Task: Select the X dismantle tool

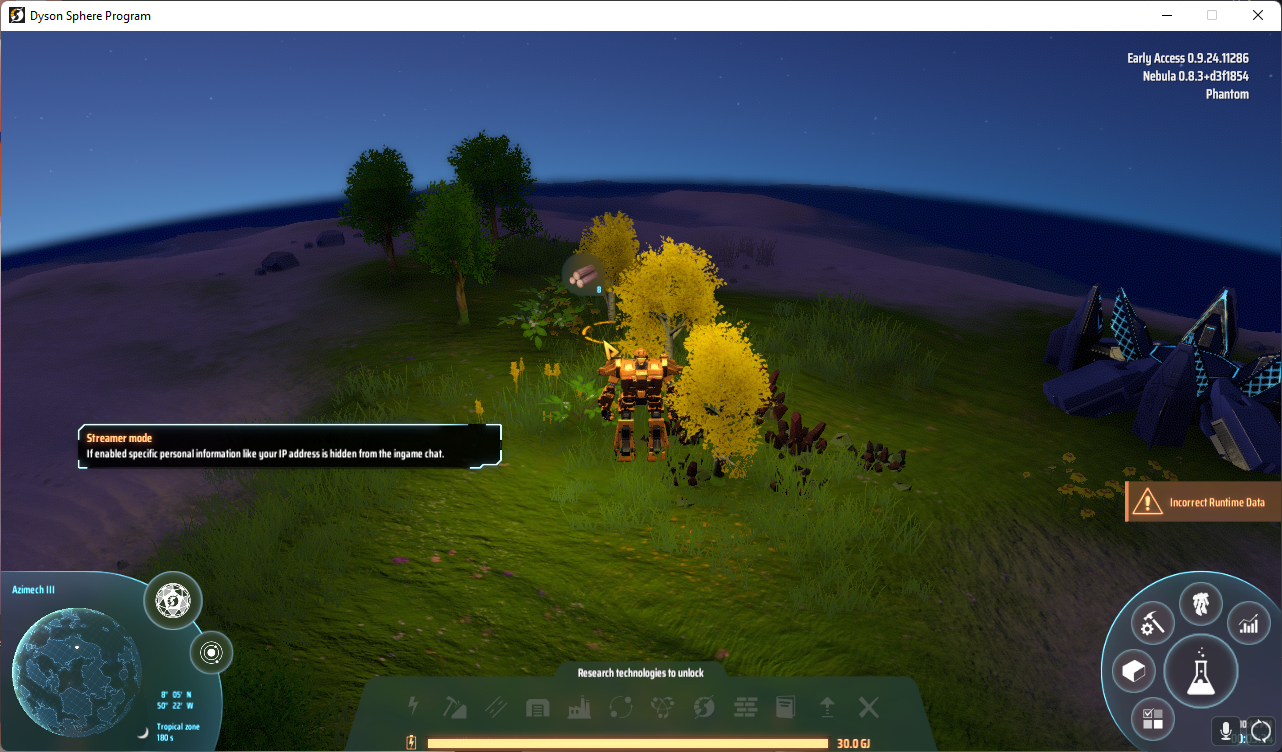Action: pos(869,708)
